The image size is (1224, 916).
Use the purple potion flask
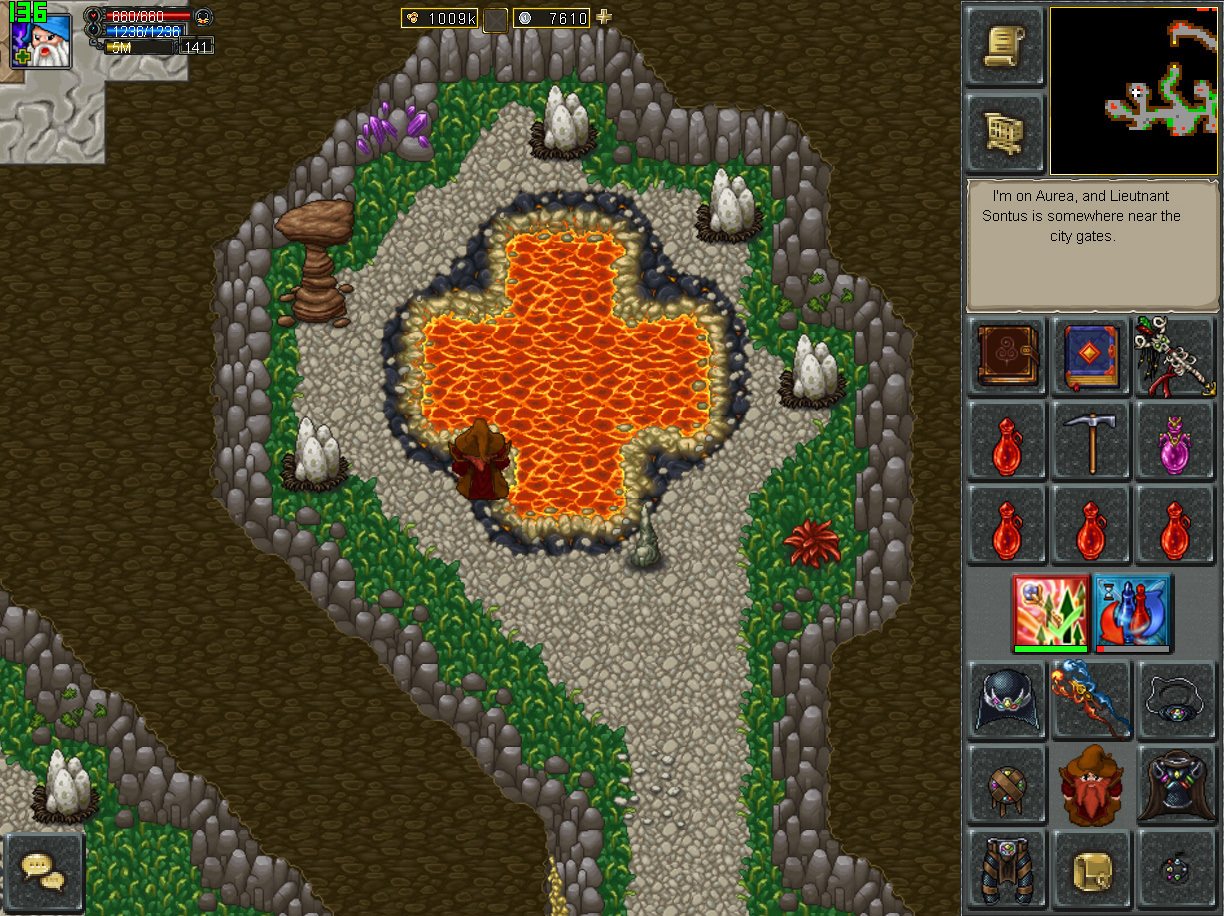1174,441
